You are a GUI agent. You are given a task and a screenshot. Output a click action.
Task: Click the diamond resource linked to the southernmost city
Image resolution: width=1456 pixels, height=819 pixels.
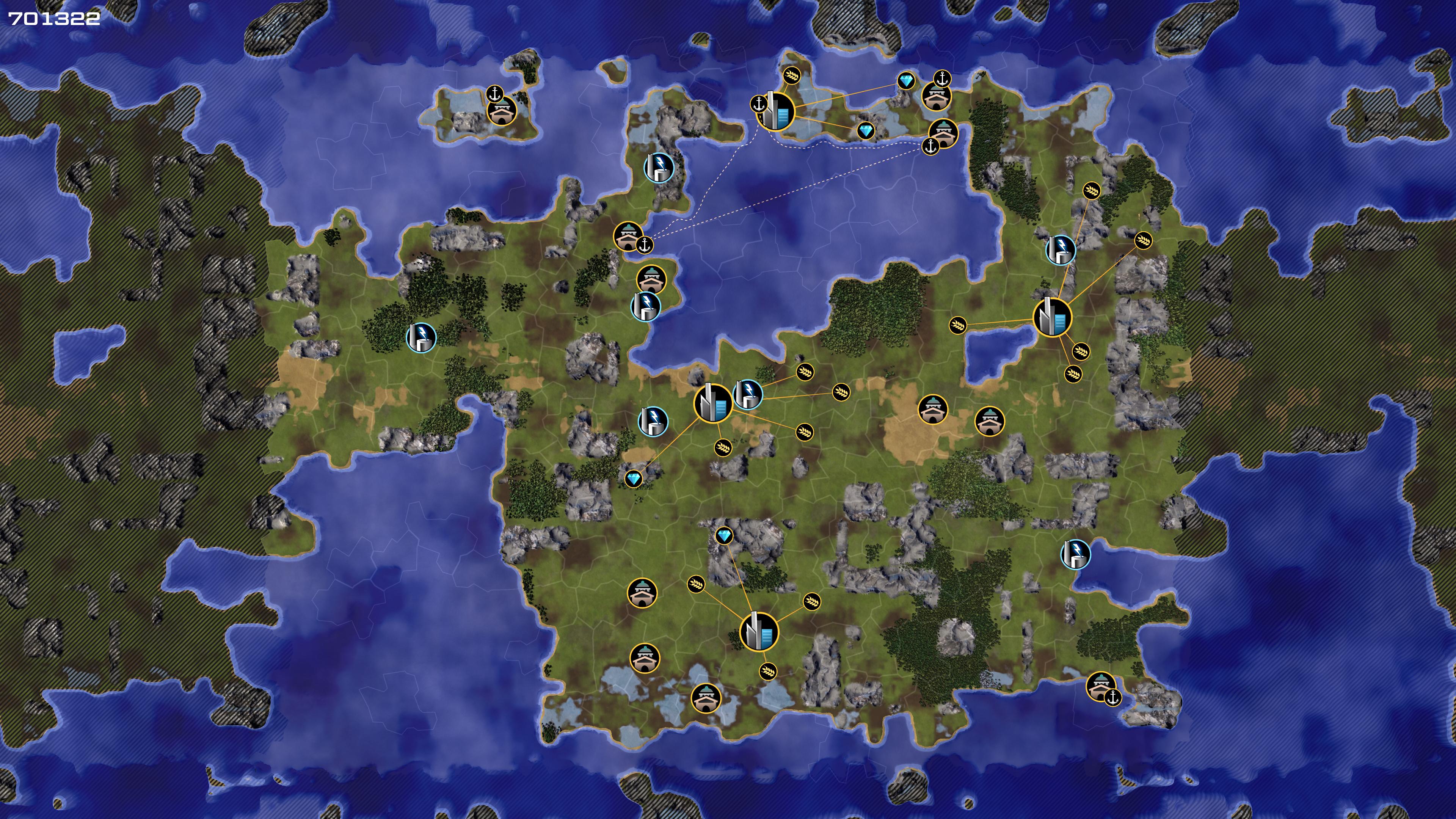pyautogui.click(x=724, y=535)
